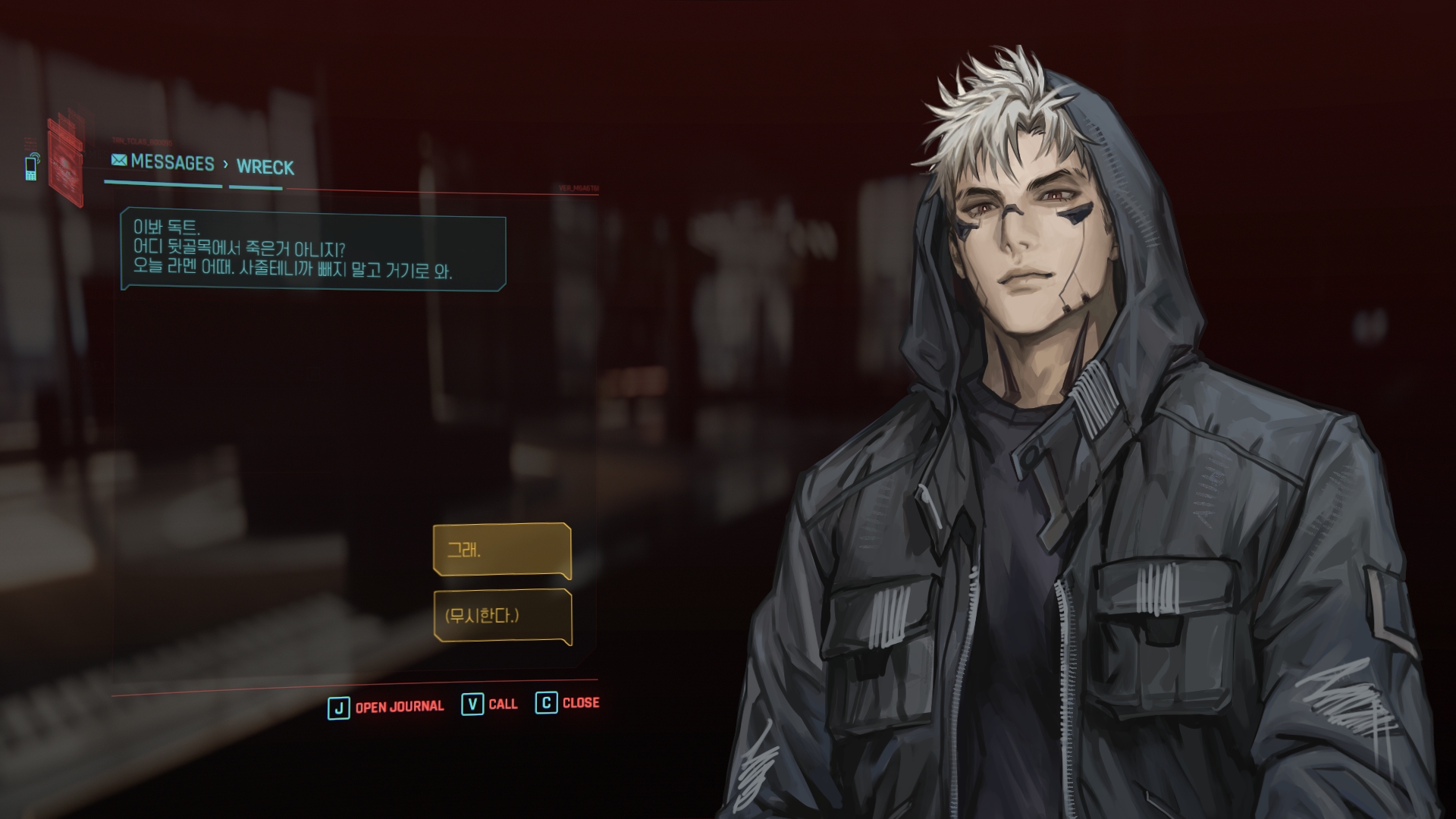The height and width of the screenshot is (819, 1456).
Task: Choose the "그래." reply option
Action: [x=501, y=550]
